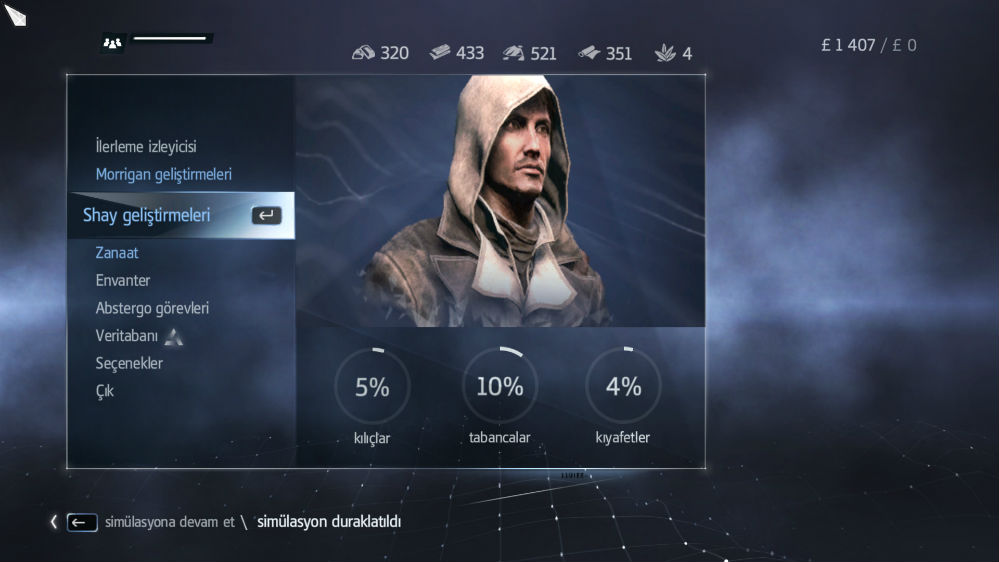Screen dimensions: 999x562
Task: Open the Envanter menu
Action: (x=123, y=281)
